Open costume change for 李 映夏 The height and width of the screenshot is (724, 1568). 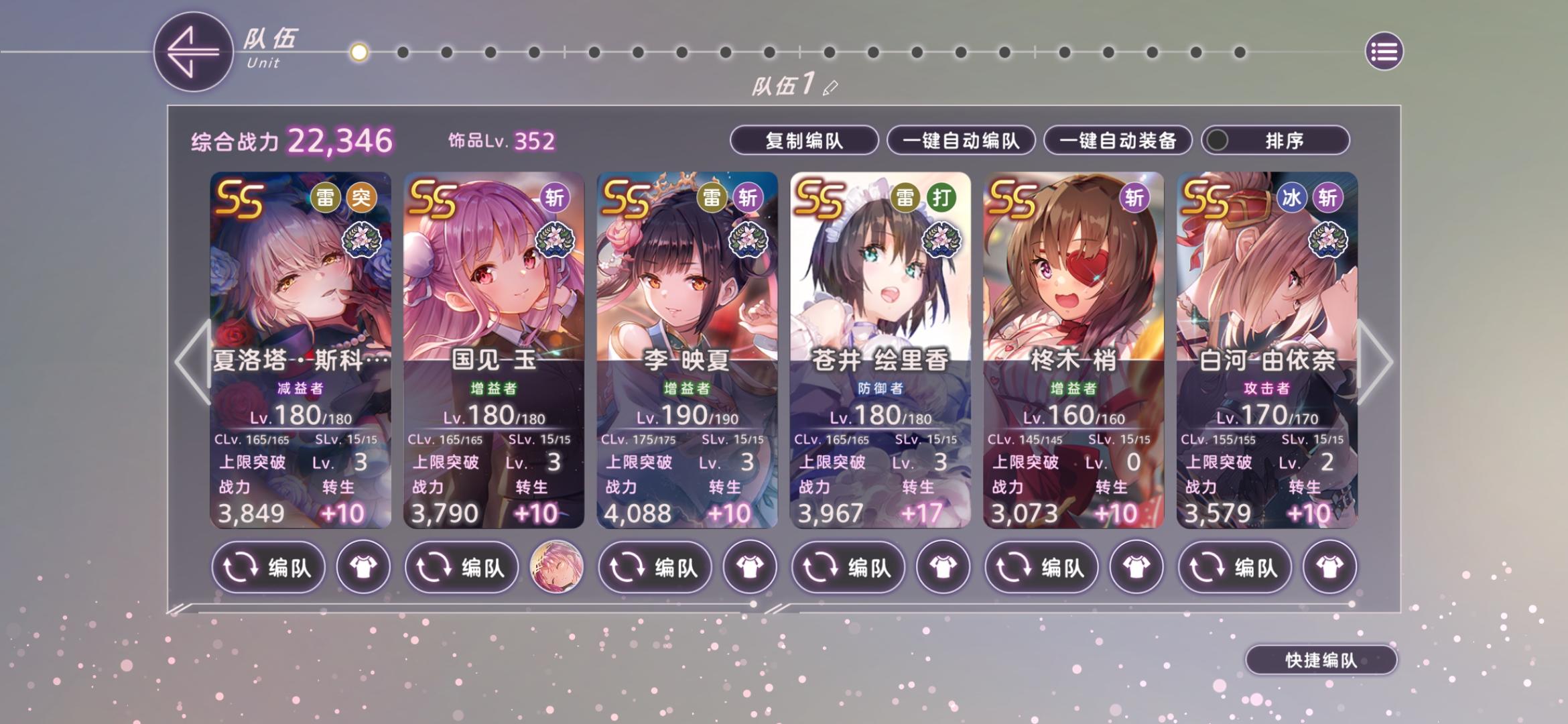[751, 566]
